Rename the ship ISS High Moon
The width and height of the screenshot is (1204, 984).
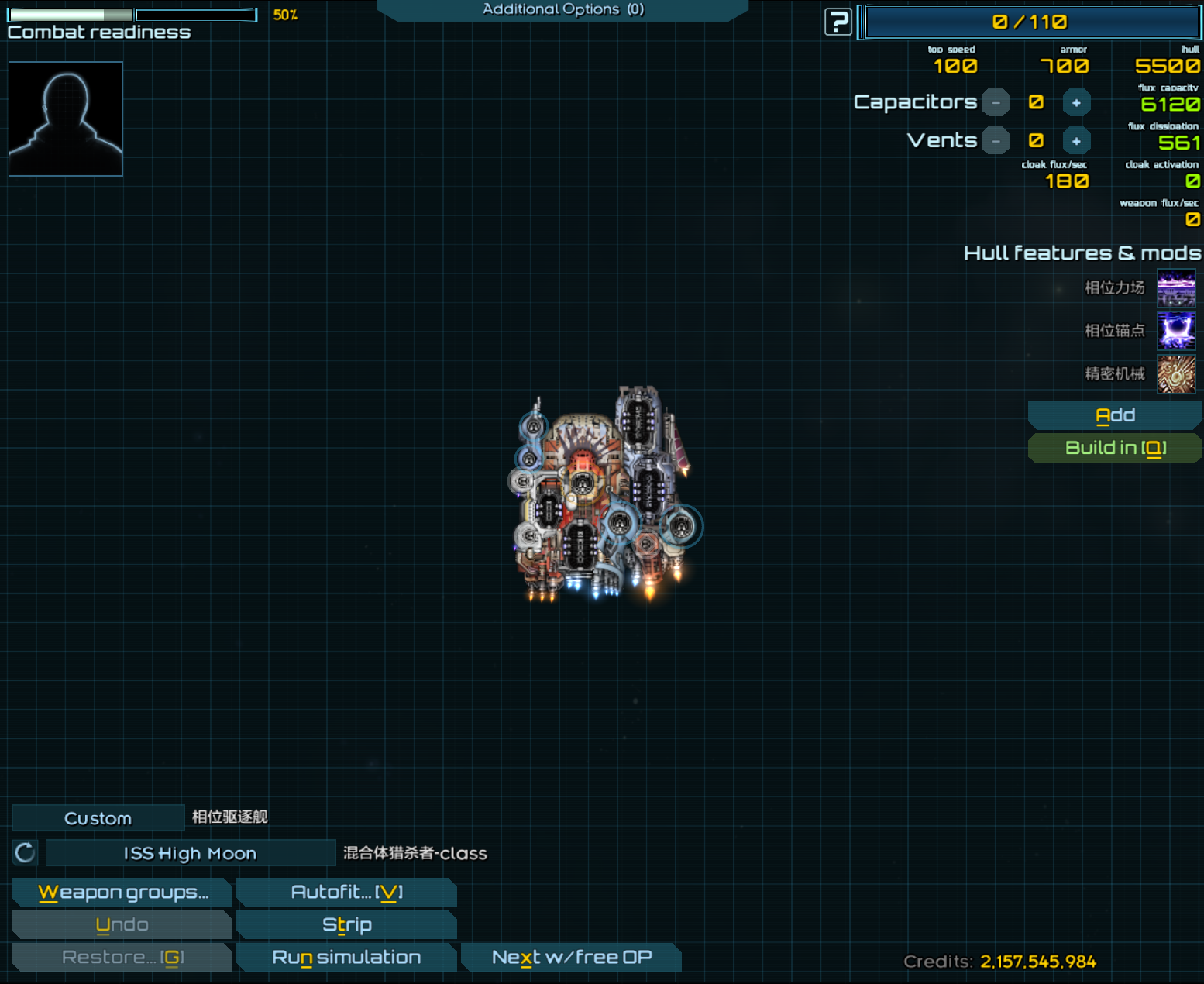(x=190, y=853)
